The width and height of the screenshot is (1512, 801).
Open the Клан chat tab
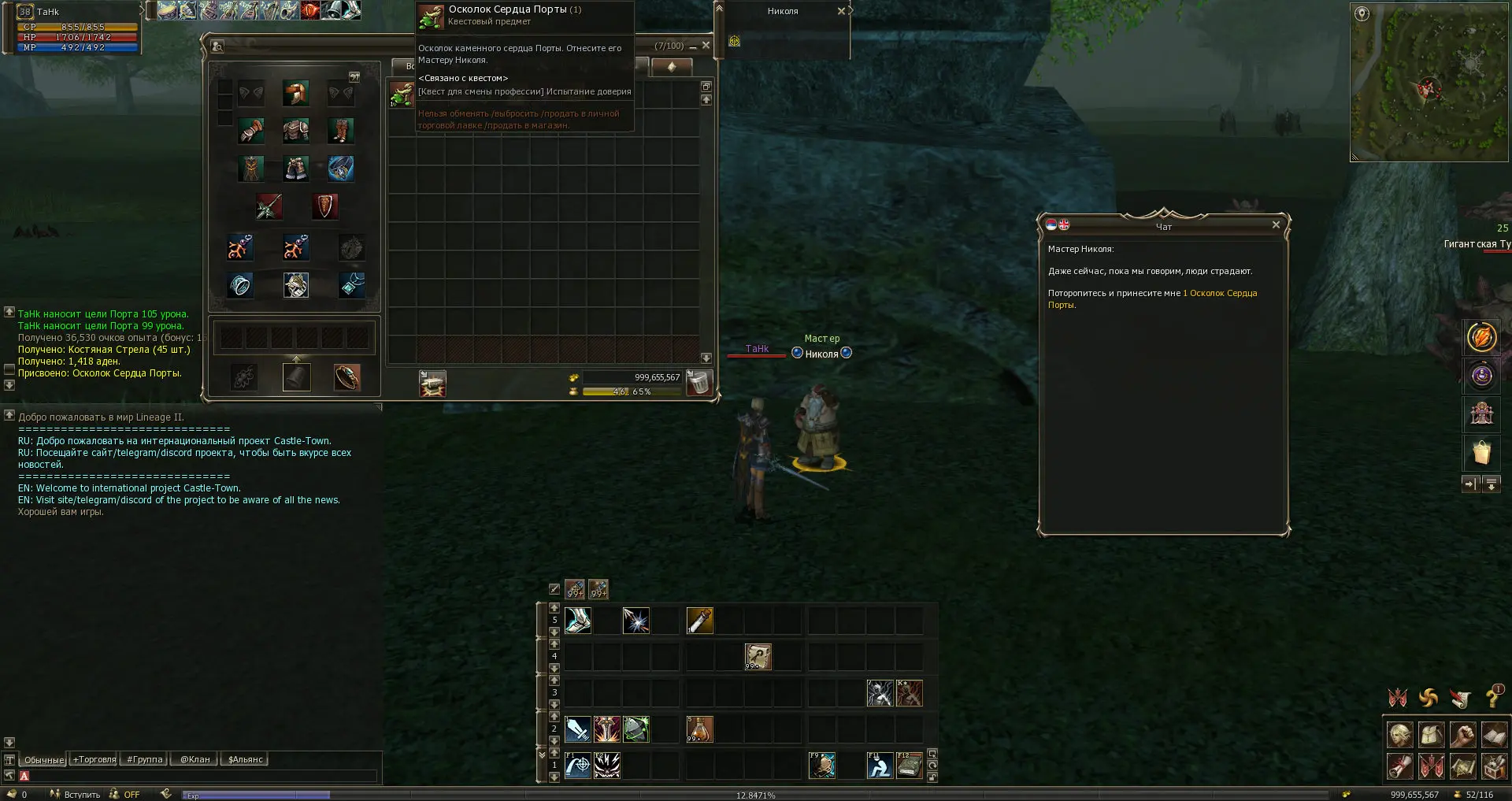pos(195,759)
